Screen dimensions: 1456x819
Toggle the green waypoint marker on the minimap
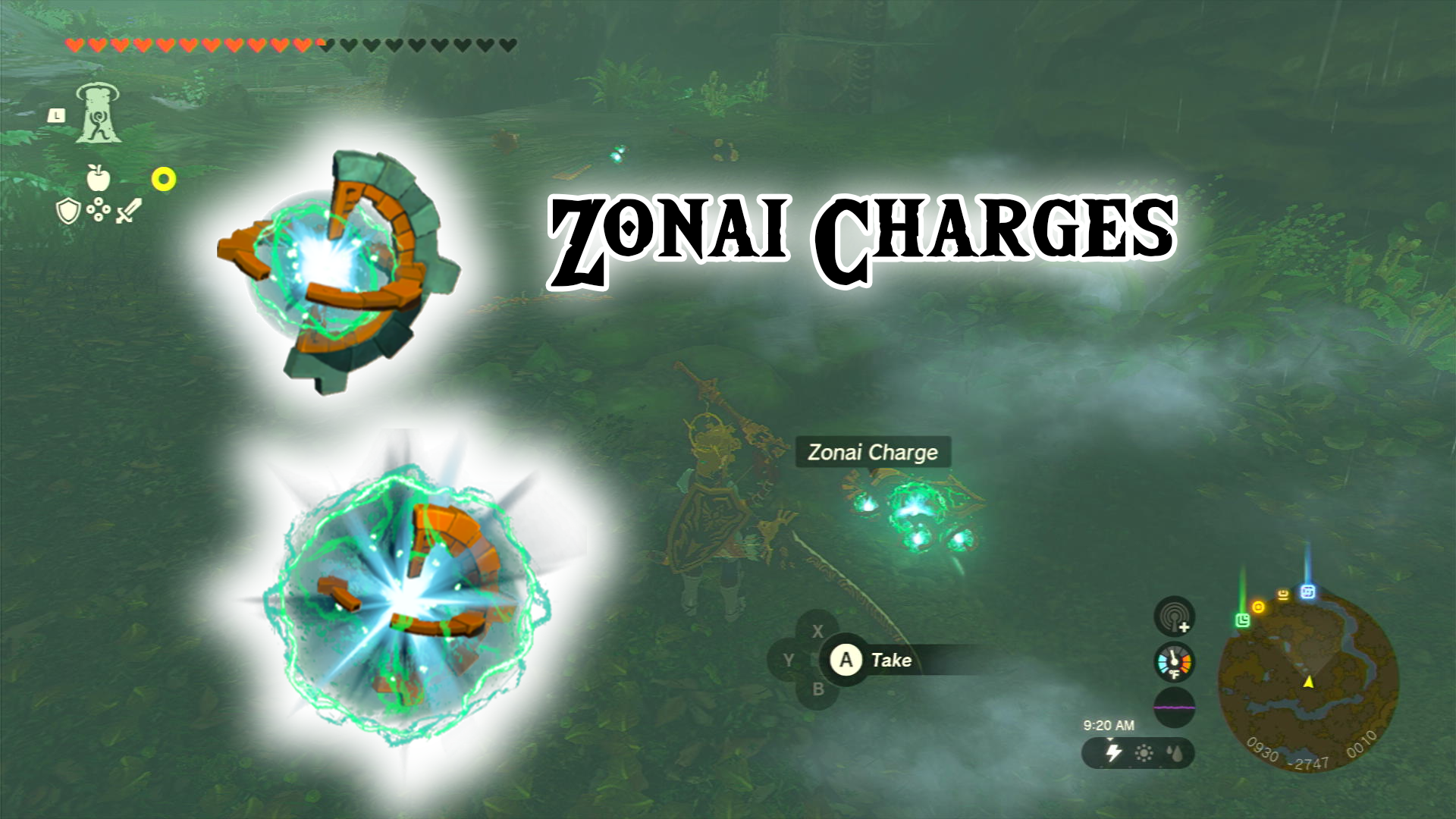click(1242, 621)
